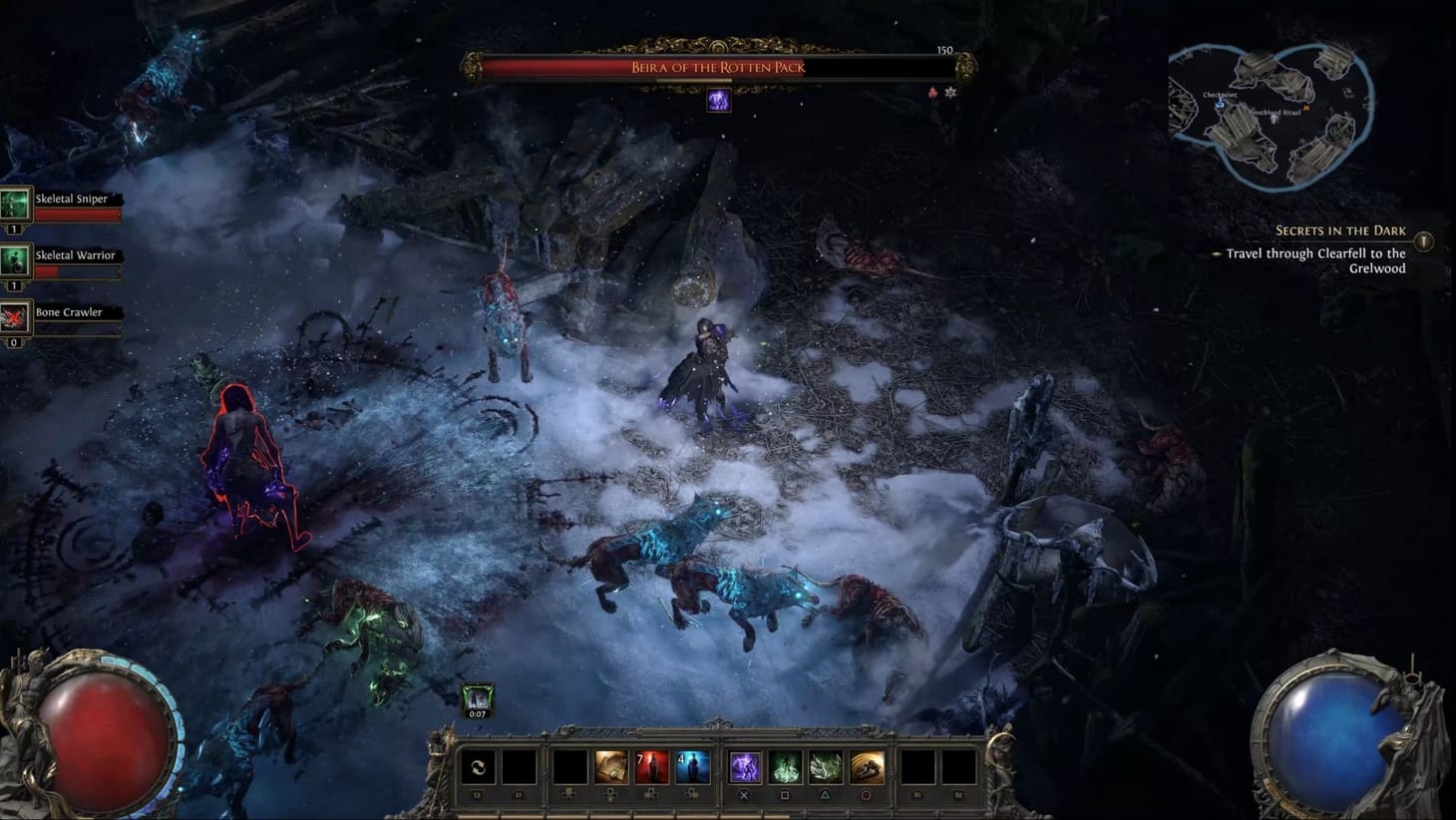Image resolution: width=1456 pixels, height=820 pixels.
Task: Click the quest tracker T medallion icon
Action: [x=1426, y=238]
